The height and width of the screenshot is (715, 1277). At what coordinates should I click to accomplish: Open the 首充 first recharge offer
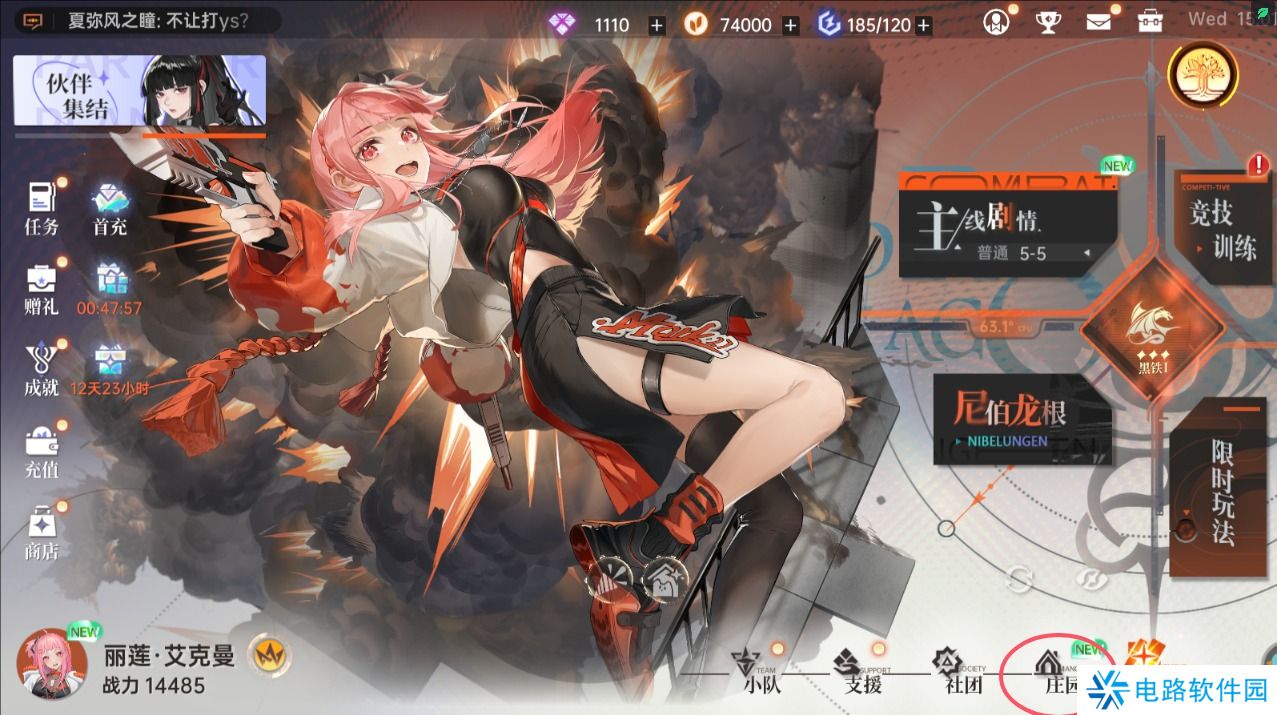pyautogui.click(x=110, y=207)
